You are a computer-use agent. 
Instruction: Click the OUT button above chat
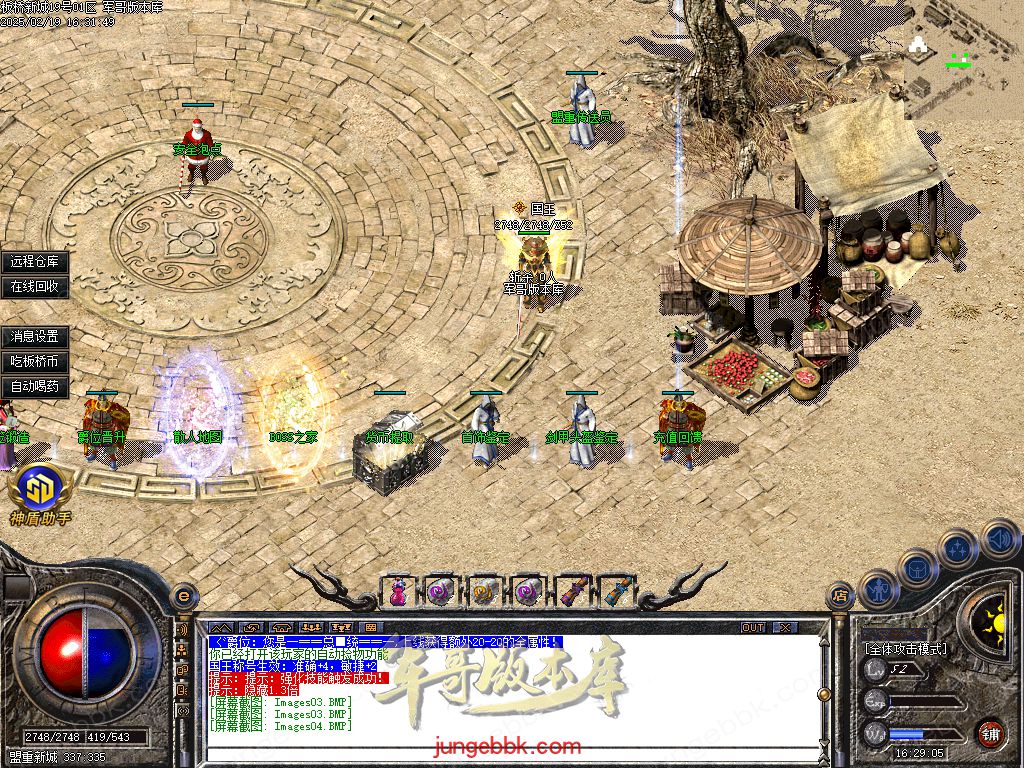tap(753, 627)
